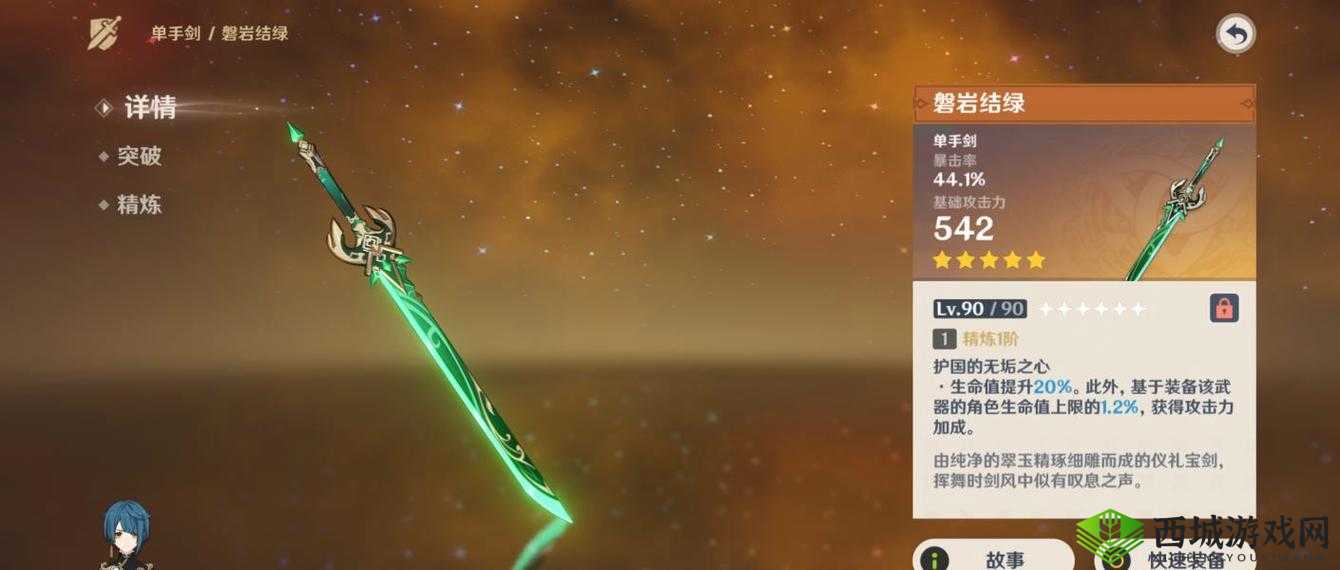Image resolution: width=1340 pixels, height=570 pixels.
Task: Click the back arrow return button
Action: click(x=1235, y=35)
